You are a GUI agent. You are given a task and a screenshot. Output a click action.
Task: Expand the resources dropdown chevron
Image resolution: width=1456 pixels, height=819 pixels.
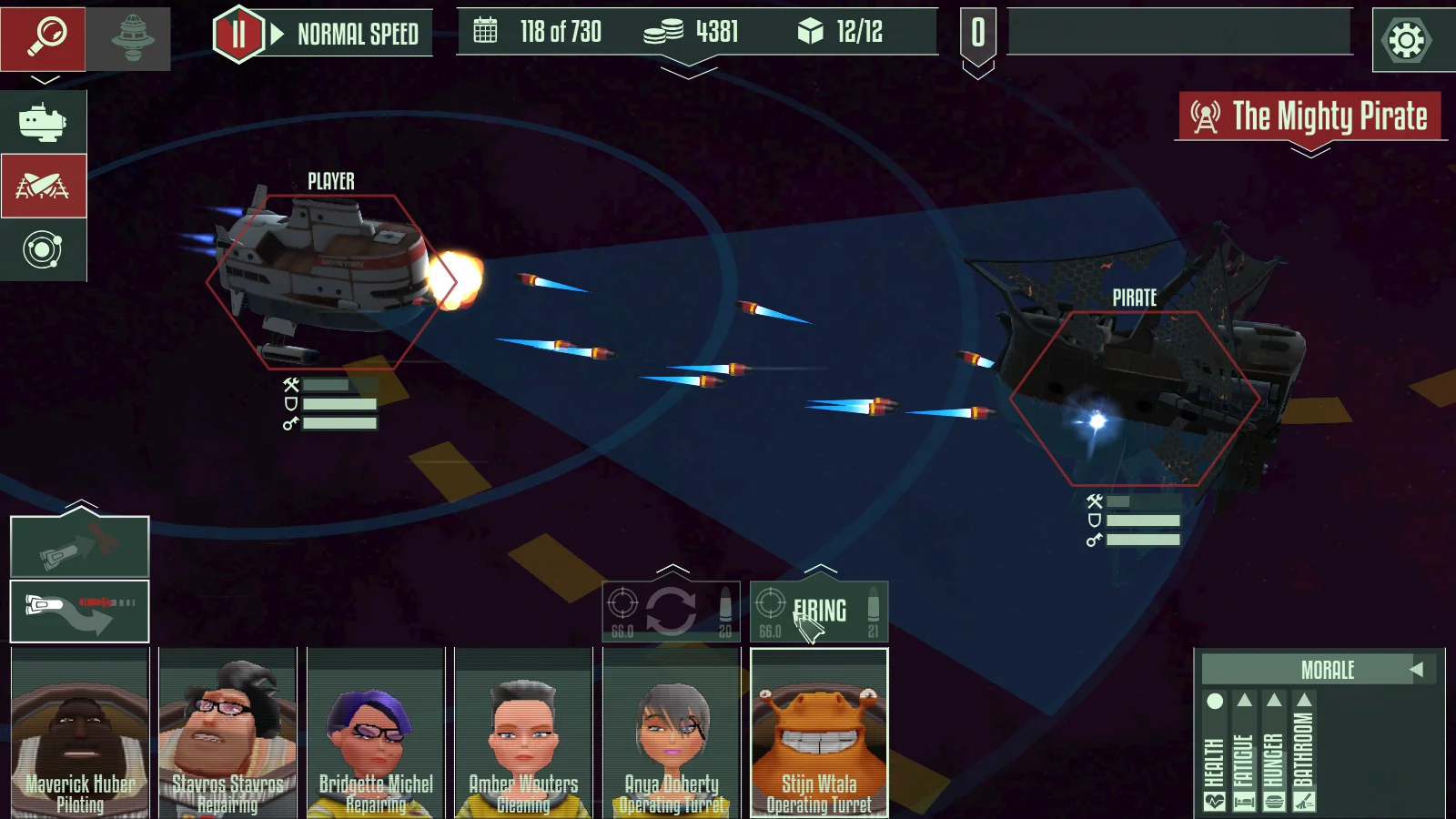coord(689,71)
